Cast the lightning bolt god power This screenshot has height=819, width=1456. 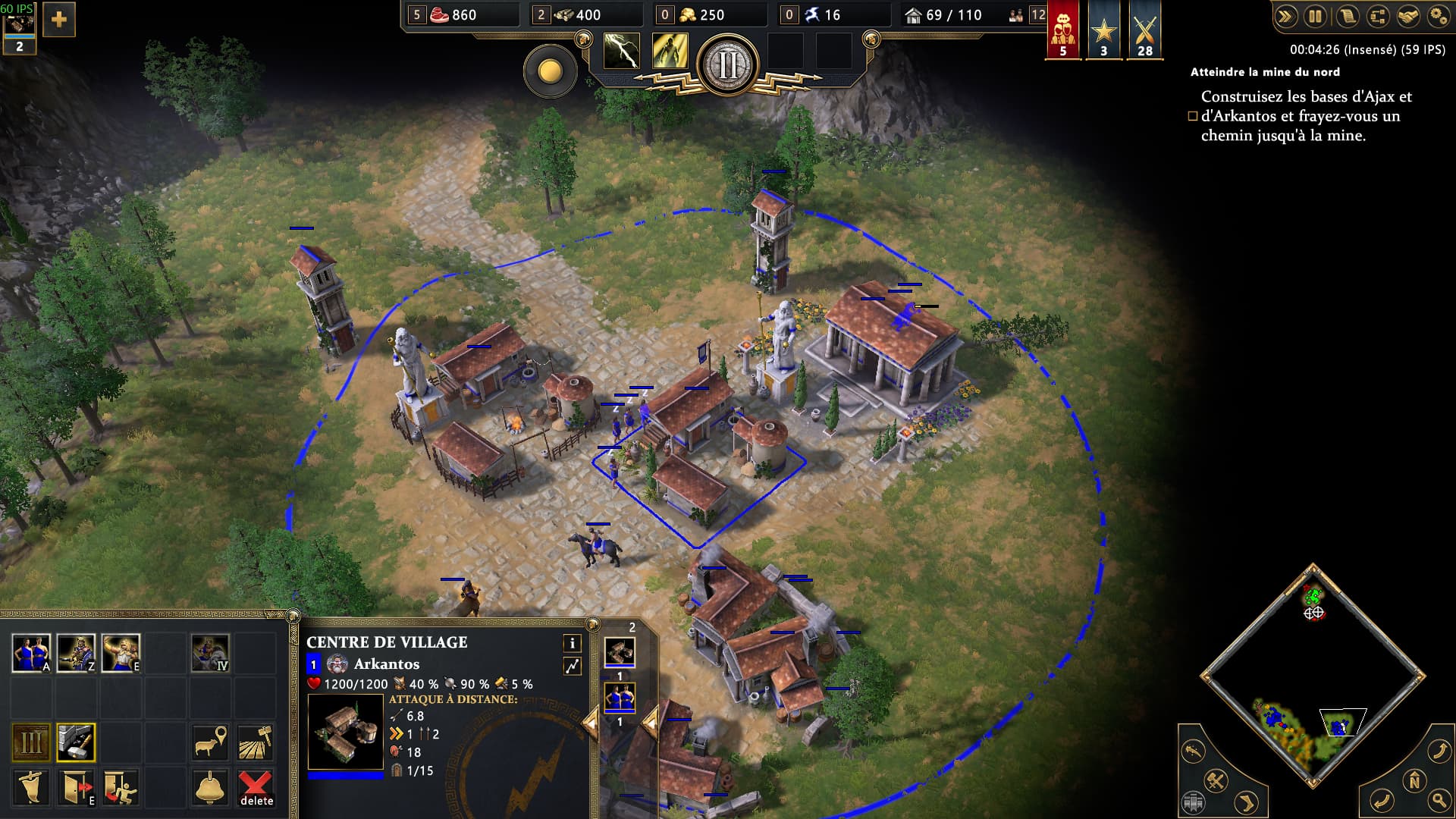pyautogui.click(x=621, y=52)
